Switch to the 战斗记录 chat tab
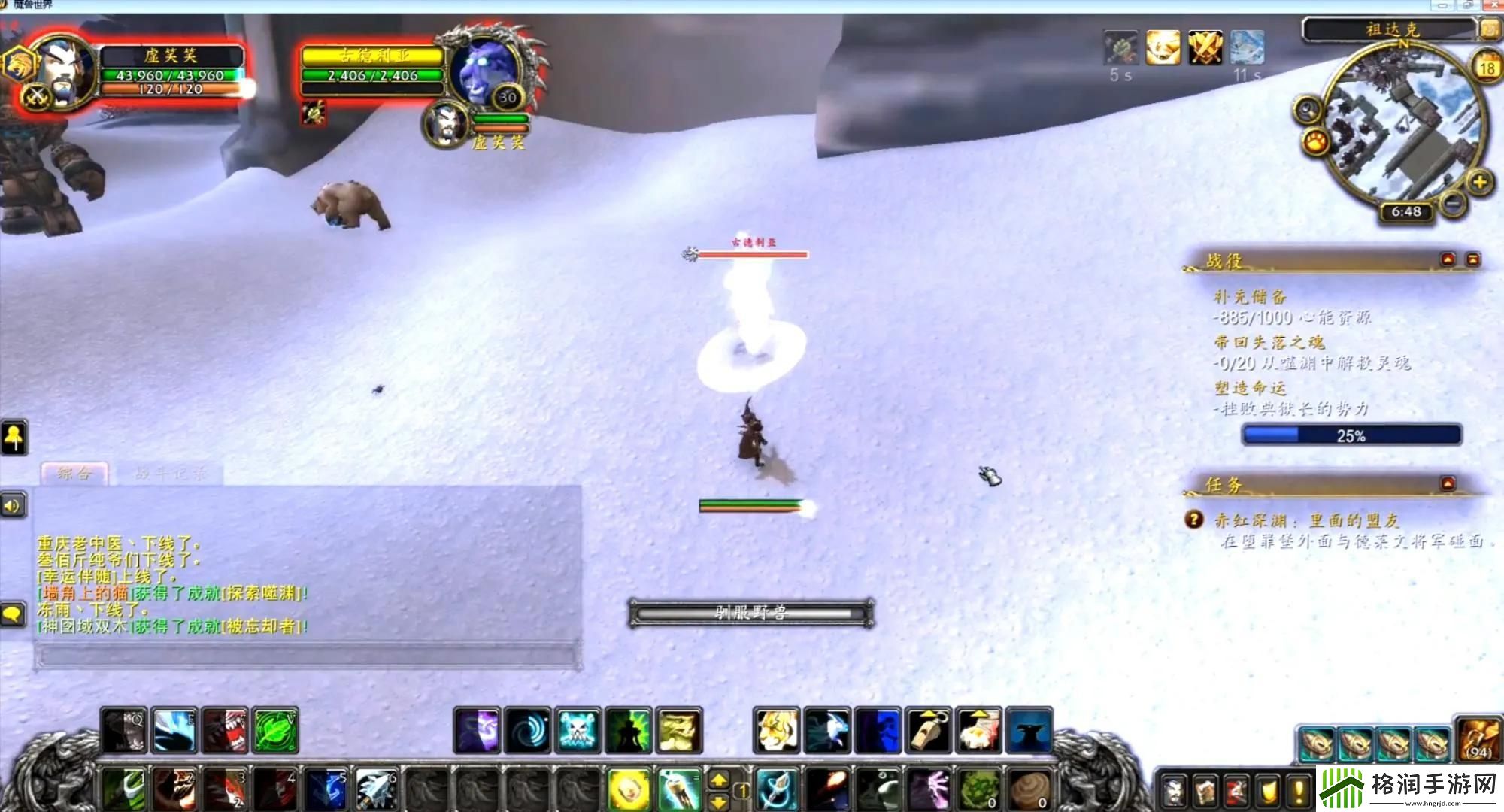 point(169,474)
